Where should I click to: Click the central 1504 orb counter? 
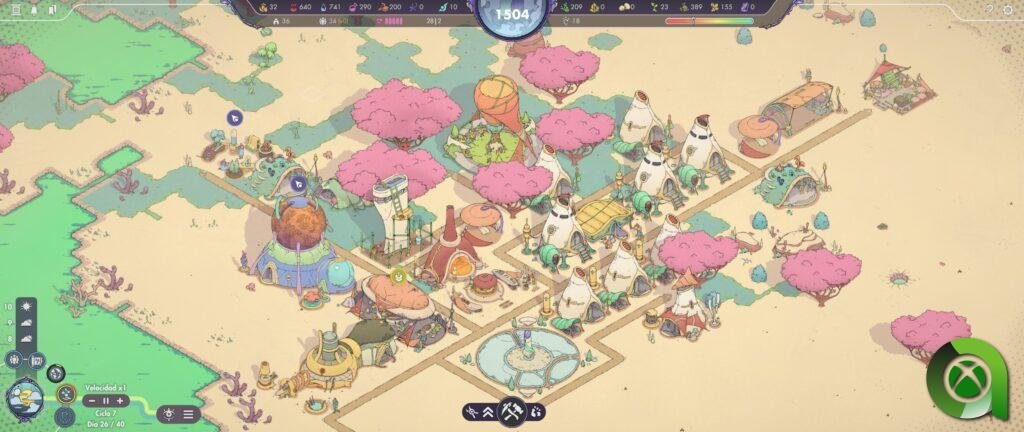pyautogui.click(x=511, y=17)
